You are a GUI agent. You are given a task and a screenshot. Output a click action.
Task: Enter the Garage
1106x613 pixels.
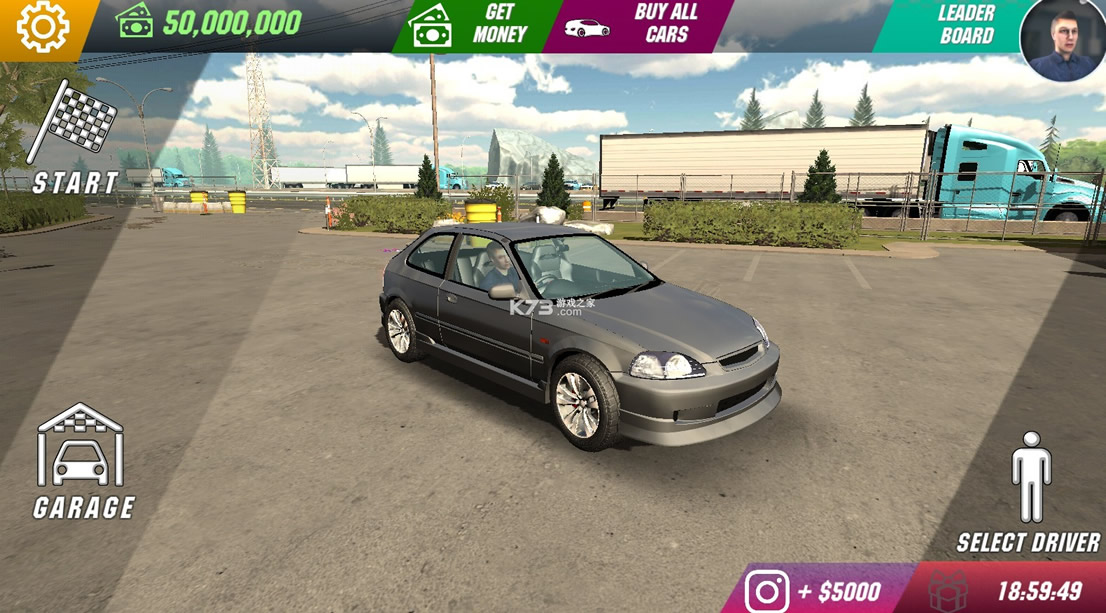(x=82, y=462)
